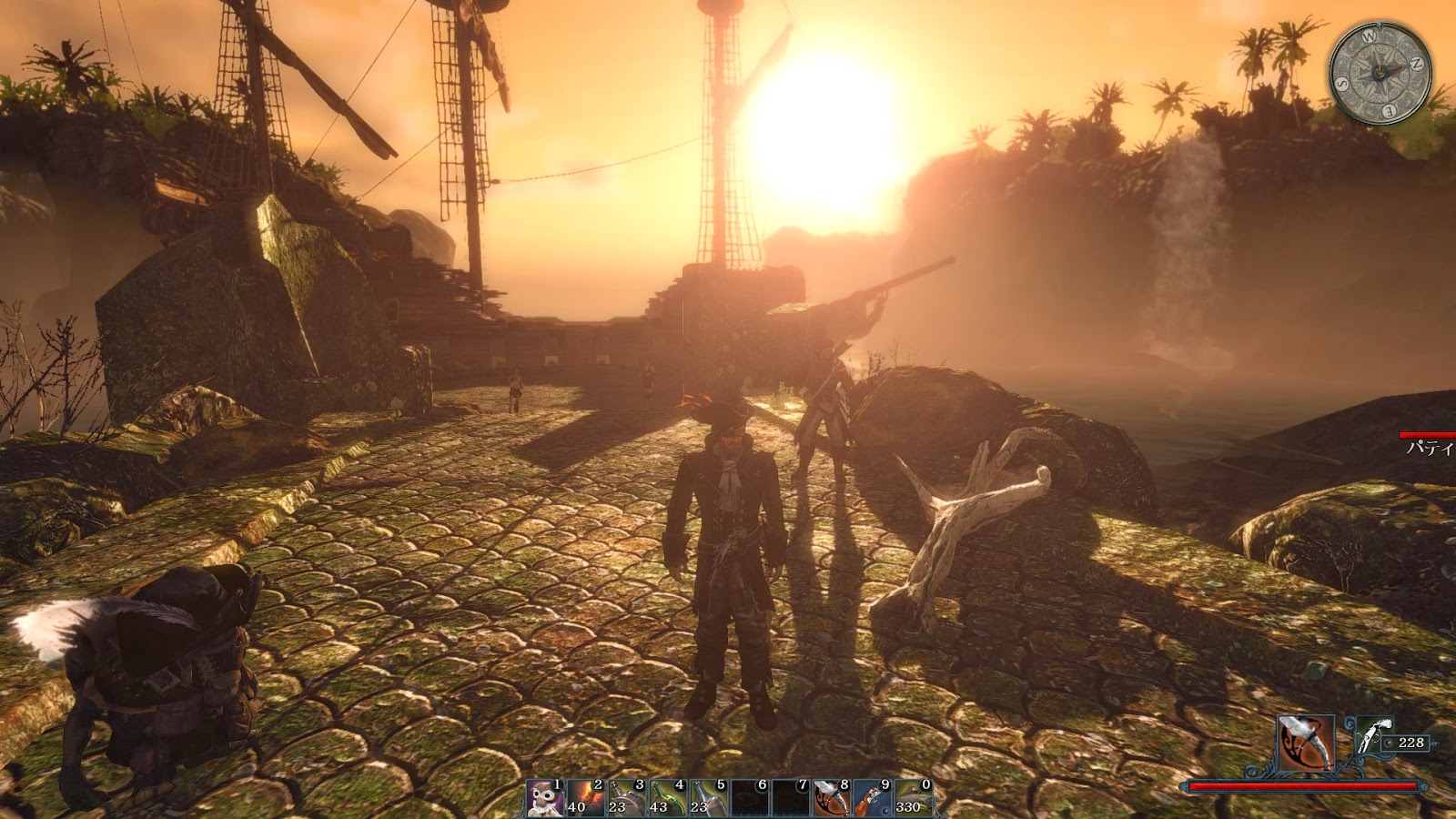
Task: Drink the green bottle in slot 4
Action: pos(667,798)
